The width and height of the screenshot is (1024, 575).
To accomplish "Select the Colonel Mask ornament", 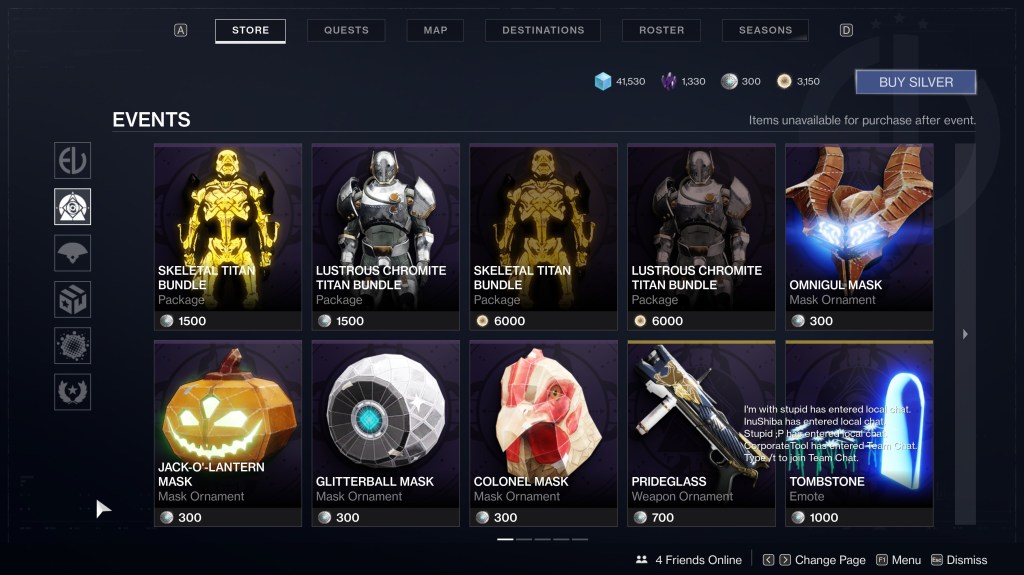I will click(x=544, y=433).
